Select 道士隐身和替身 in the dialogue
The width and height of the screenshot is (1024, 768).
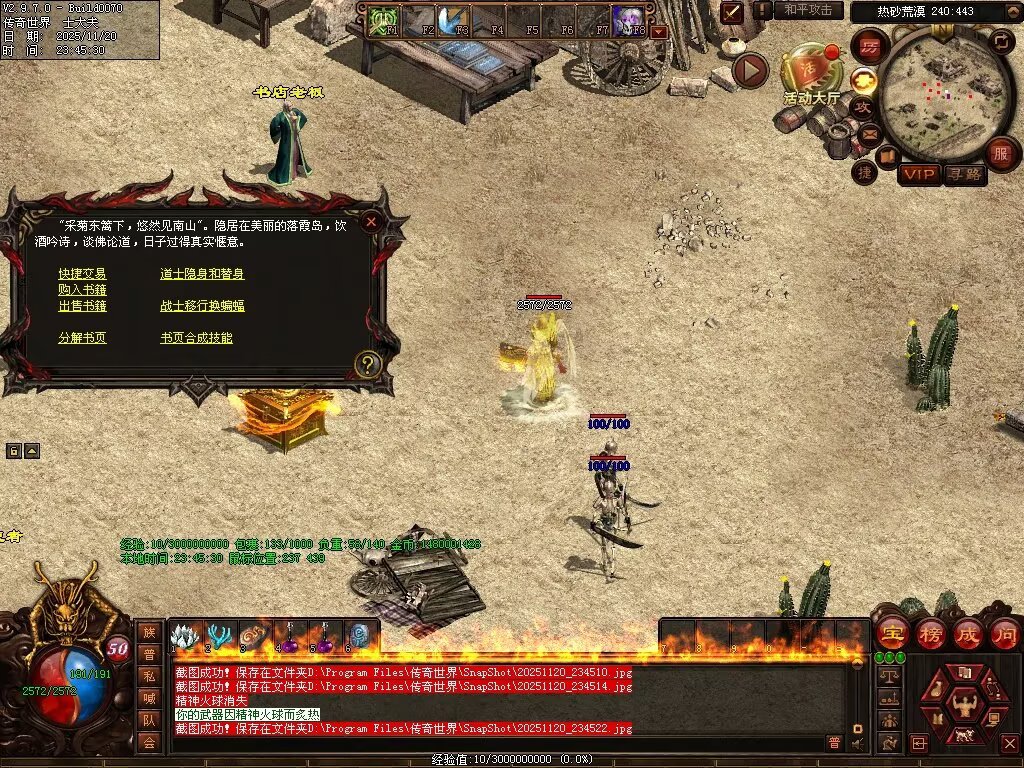point(202,274)
